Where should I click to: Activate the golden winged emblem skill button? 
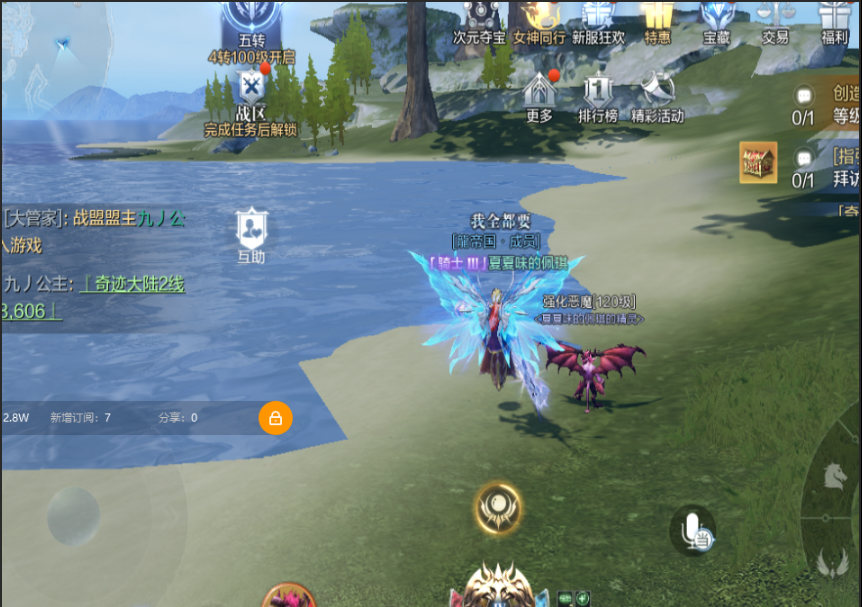[x=498, y=507]
